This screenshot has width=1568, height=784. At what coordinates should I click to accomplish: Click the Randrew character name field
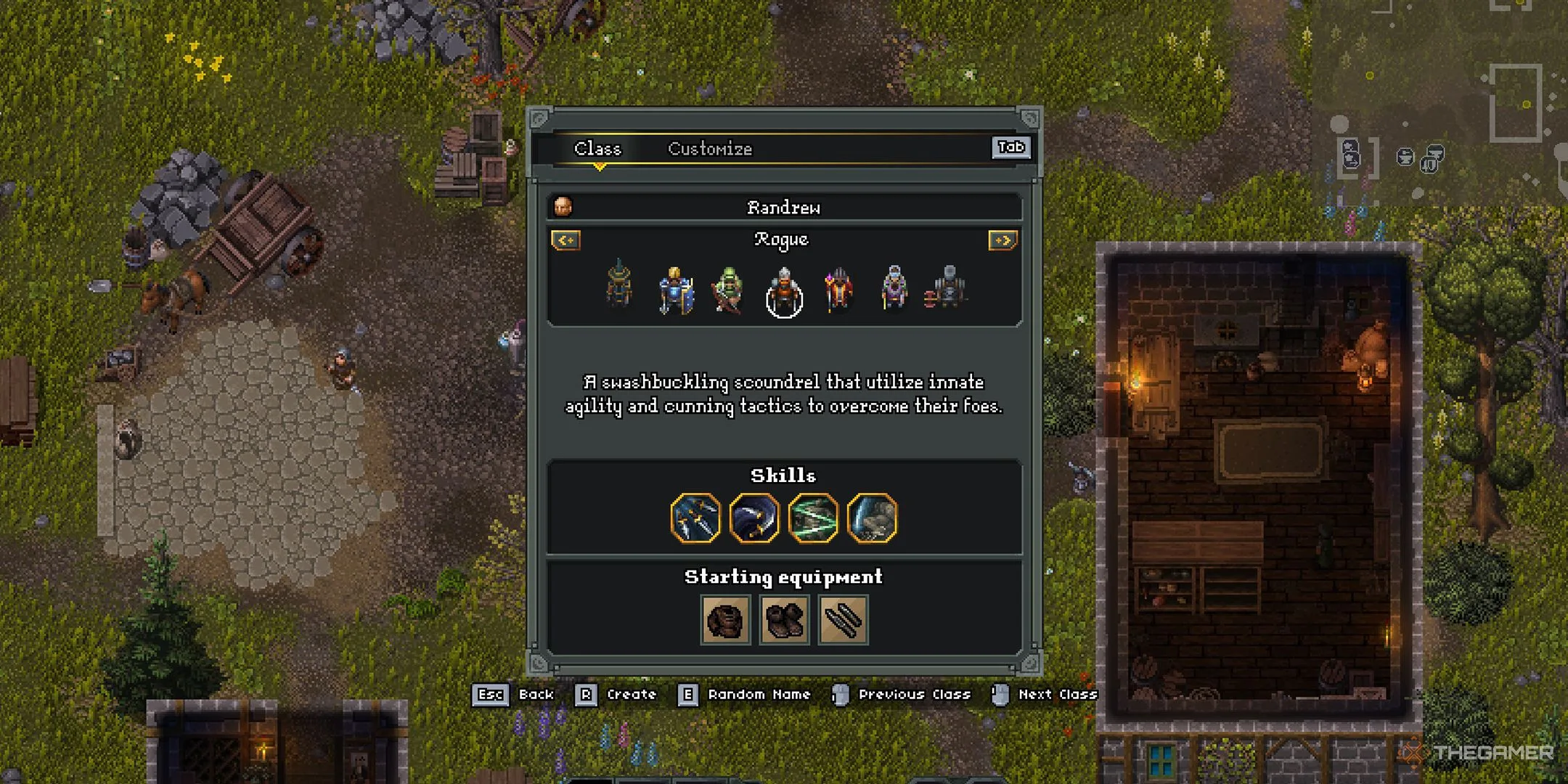(x=784, y=208)
